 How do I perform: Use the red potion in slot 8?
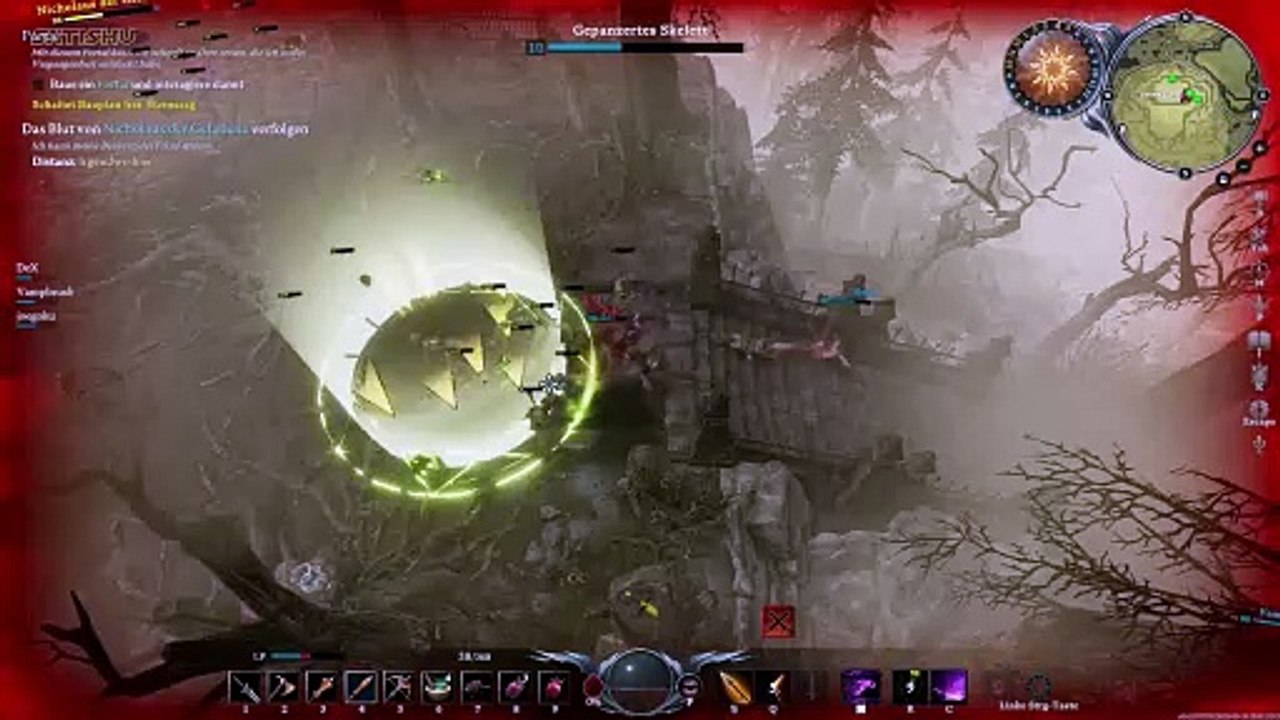click(x=514, y=687)
